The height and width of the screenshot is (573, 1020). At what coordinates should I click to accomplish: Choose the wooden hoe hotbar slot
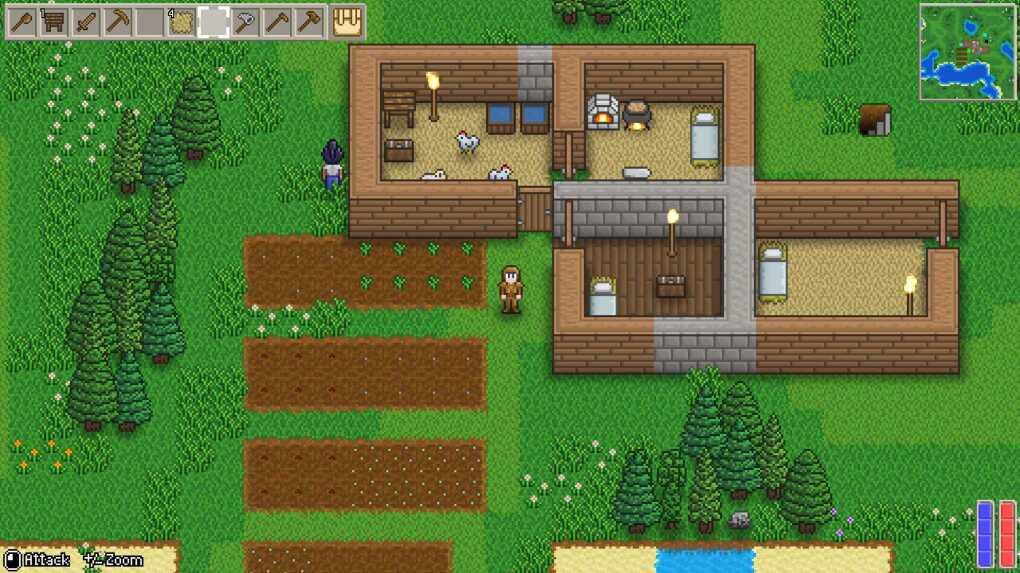(x=277, y=21)
